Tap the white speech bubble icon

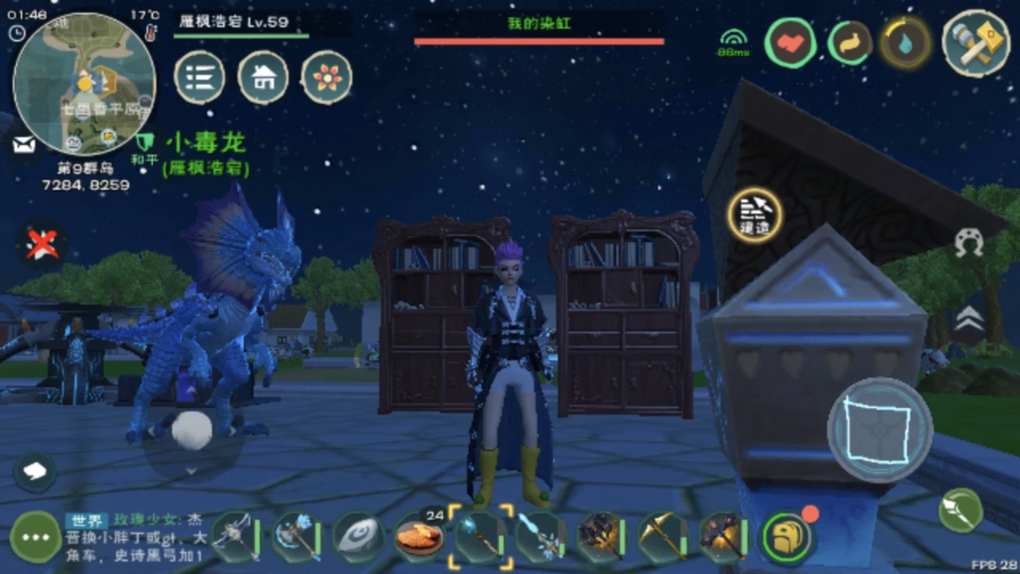coord(34,470)
